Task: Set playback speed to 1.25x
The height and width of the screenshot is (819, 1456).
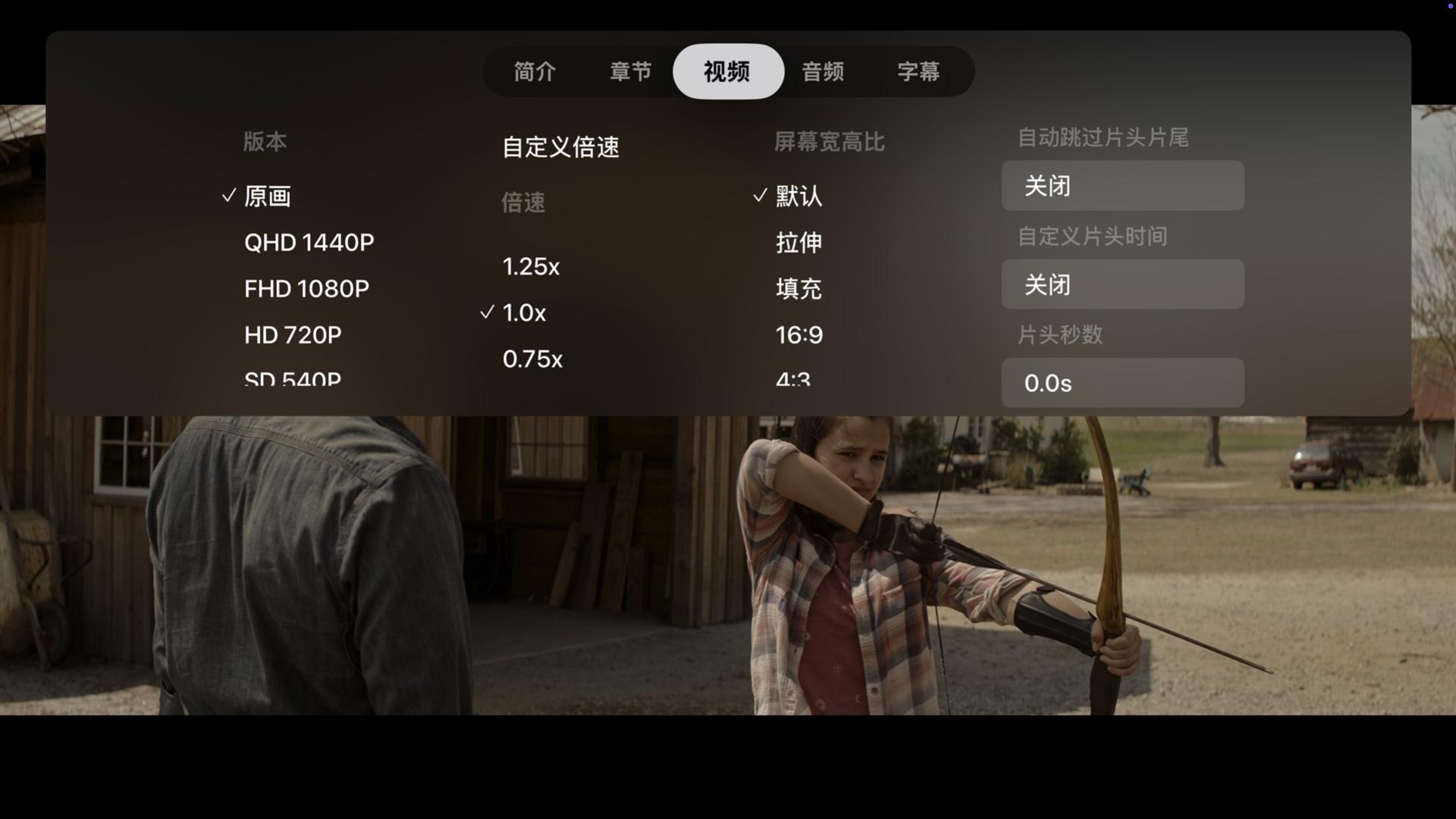Action: tap(531, 267)
